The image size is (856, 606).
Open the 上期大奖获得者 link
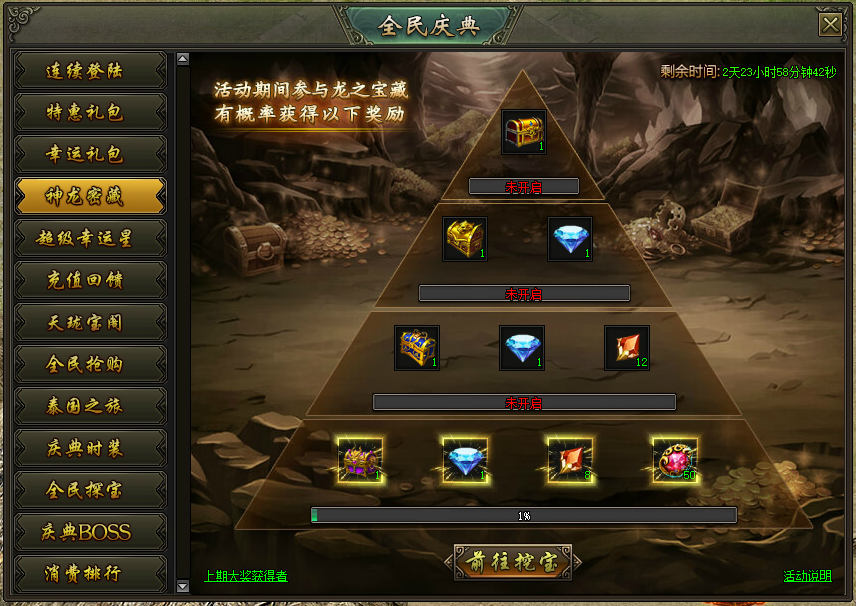[246, 576]
